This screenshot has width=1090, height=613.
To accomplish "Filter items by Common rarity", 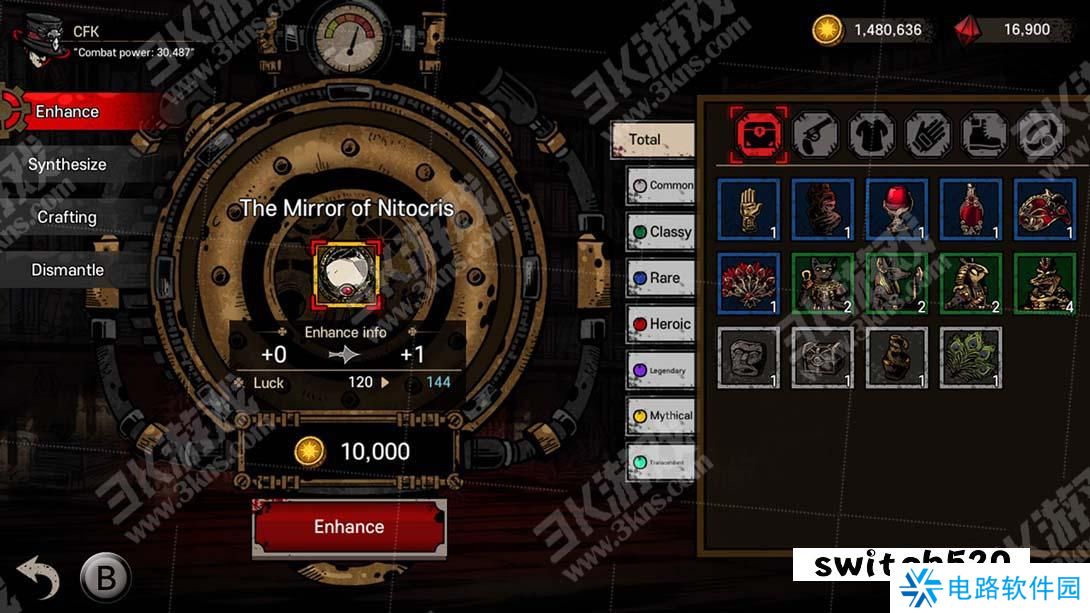I will pyautogui.click(x=661, y=185).
